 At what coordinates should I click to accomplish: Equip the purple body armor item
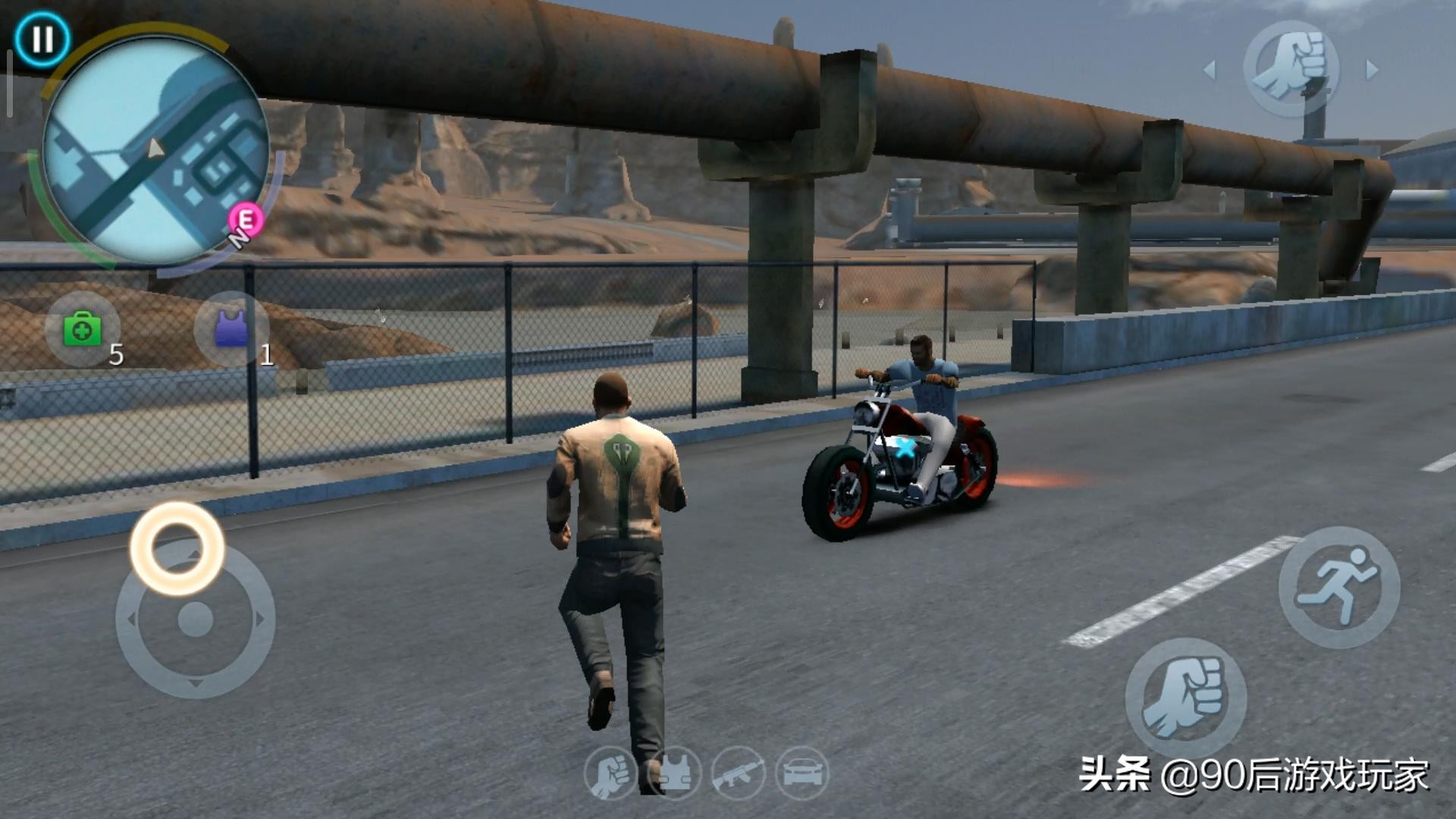pos(231,329)
